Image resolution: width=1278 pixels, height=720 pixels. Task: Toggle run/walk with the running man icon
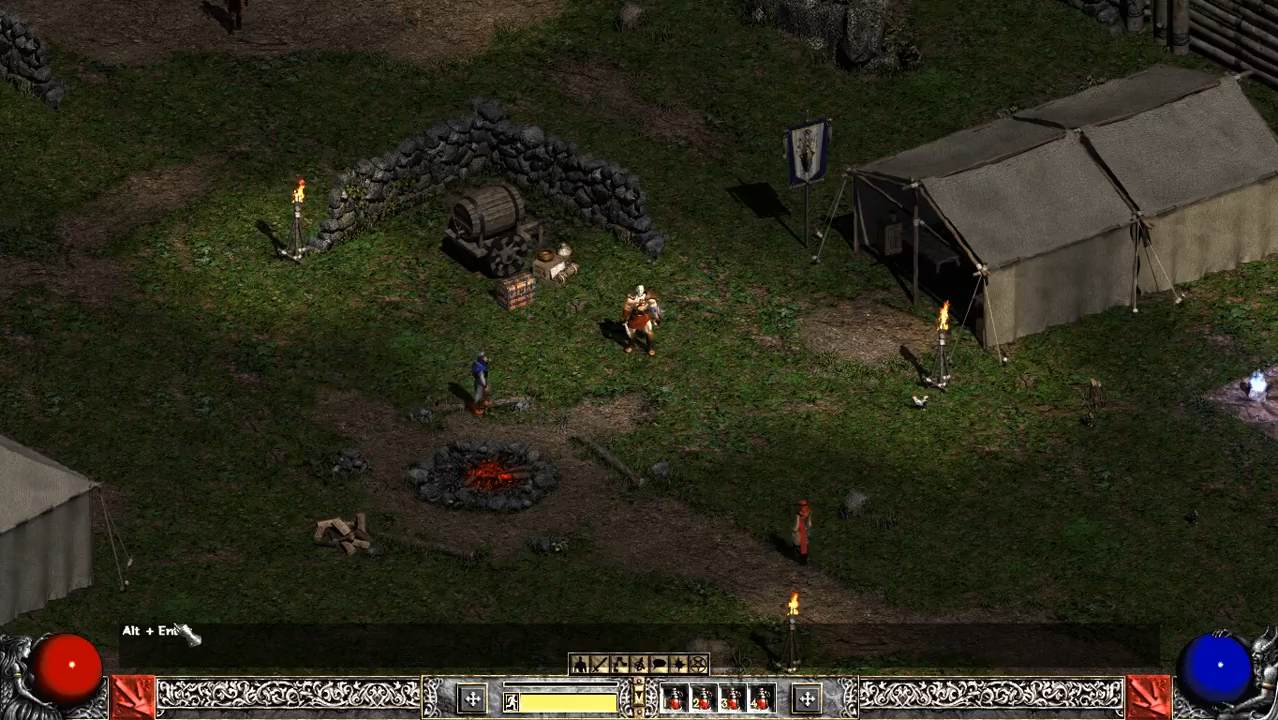click(511, 701)
